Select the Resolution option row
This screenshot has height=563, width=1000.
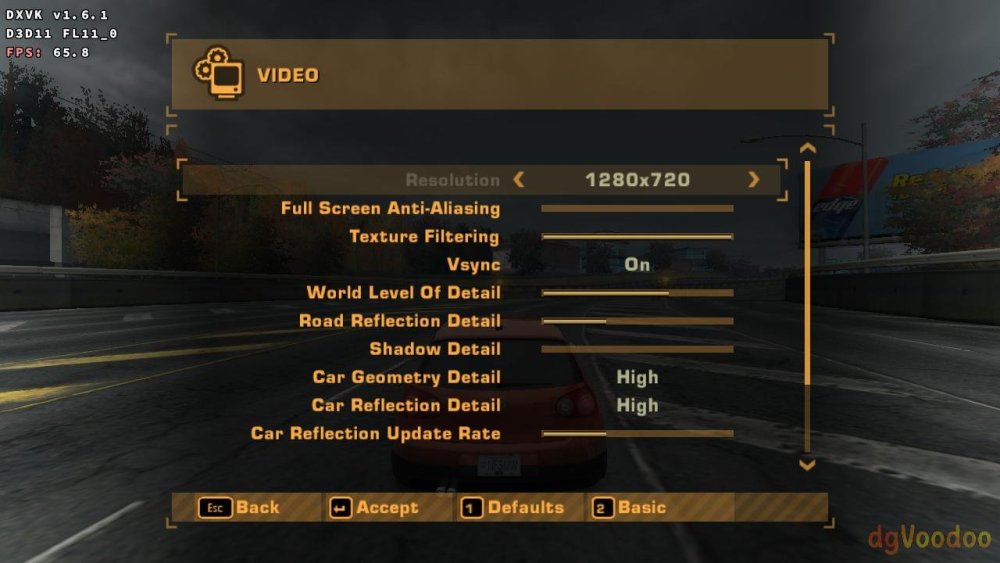point(452,180)
